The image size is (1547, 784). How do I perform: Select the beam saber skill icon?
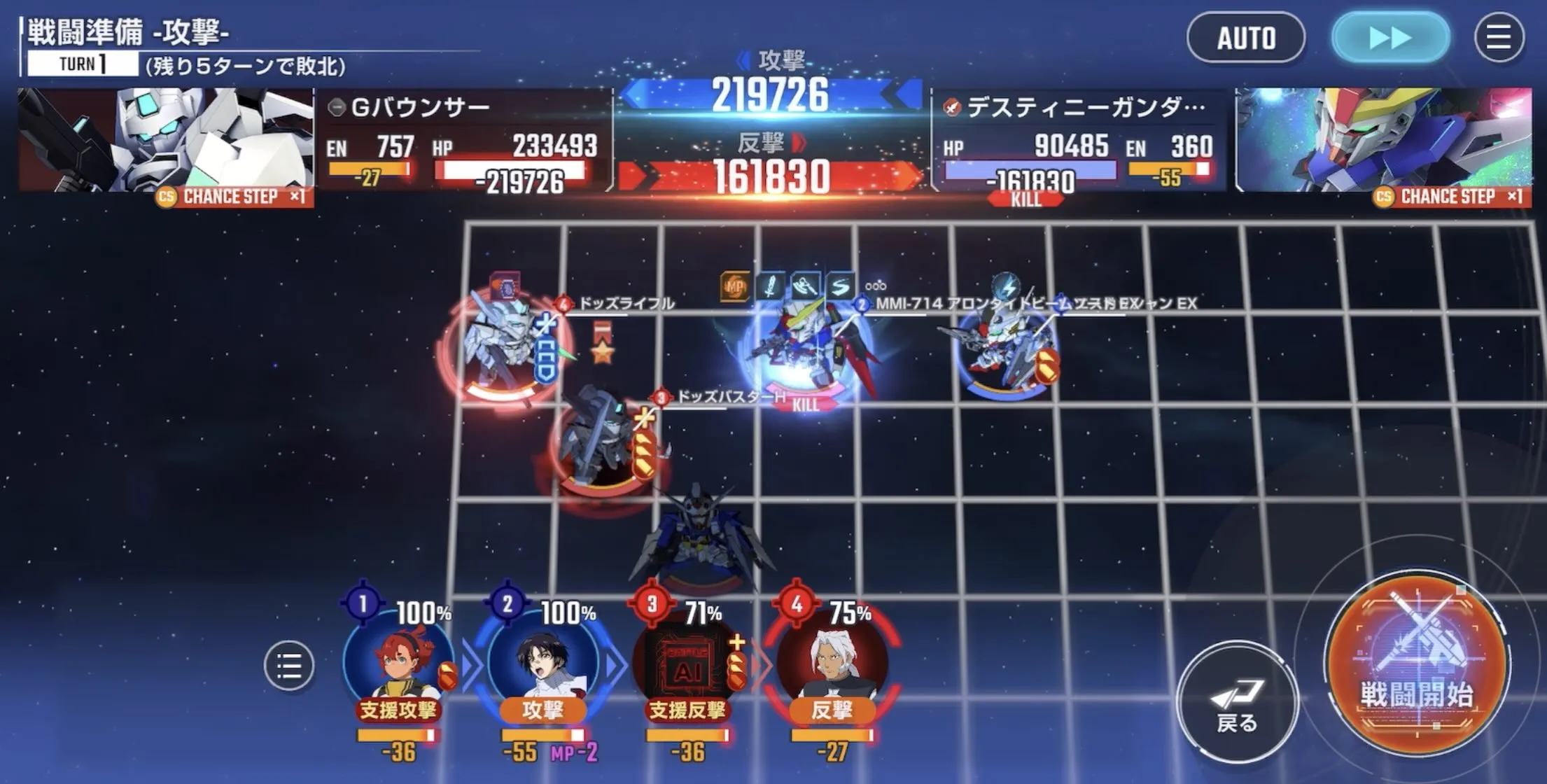[x=770, y=285]
